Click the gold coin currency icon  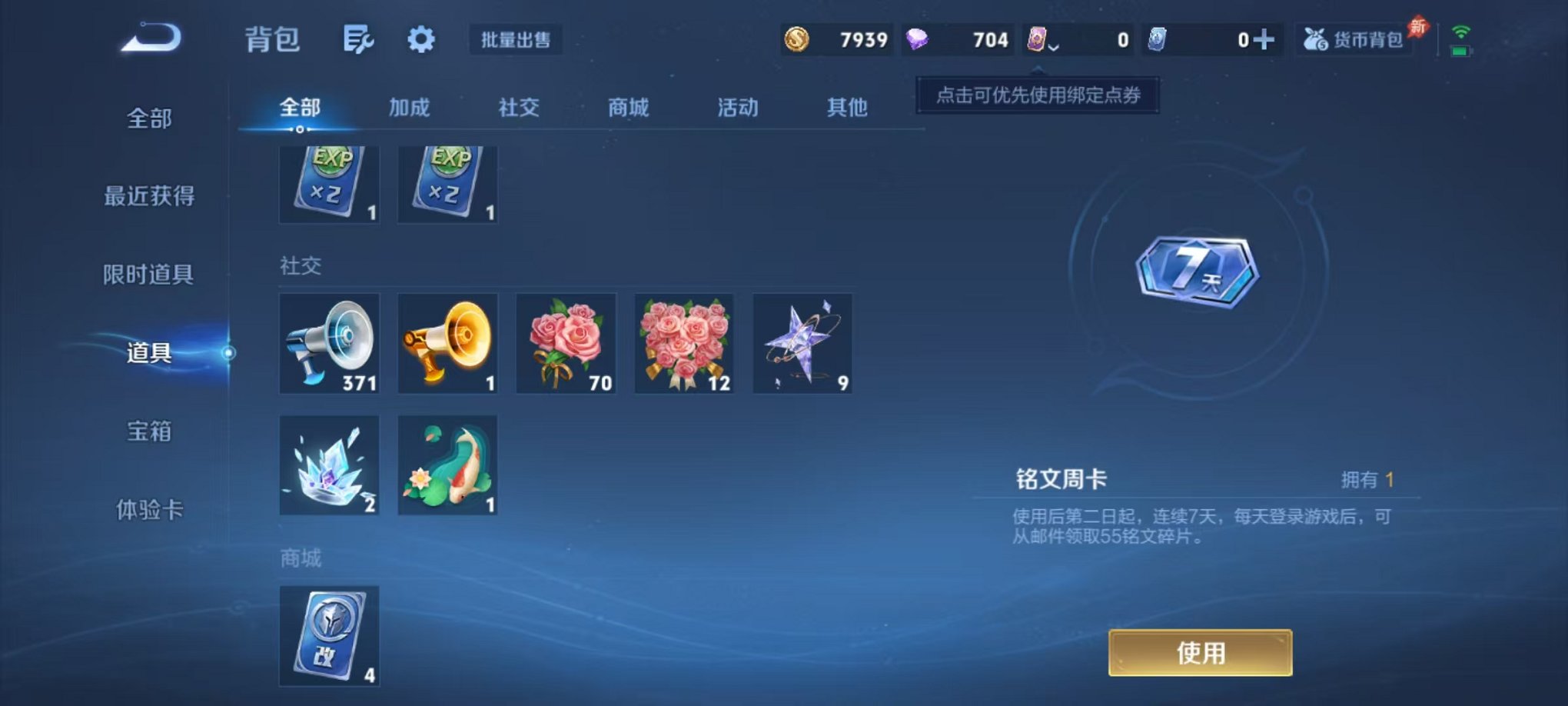tap(797, 40)
